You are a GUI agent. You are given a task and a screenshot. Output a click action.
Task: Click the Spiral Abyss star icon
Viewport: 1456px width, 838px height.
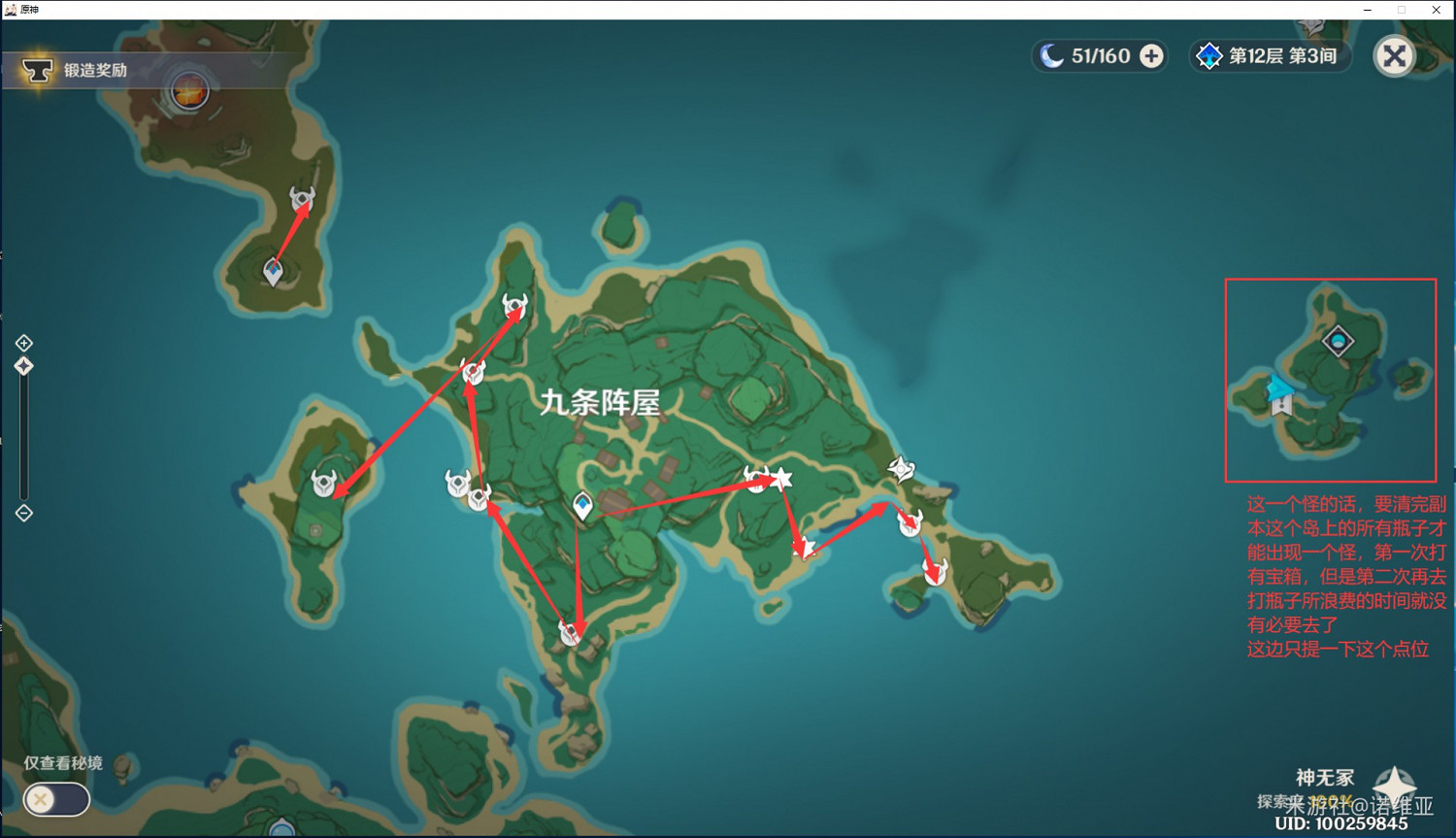[1209, 56]
